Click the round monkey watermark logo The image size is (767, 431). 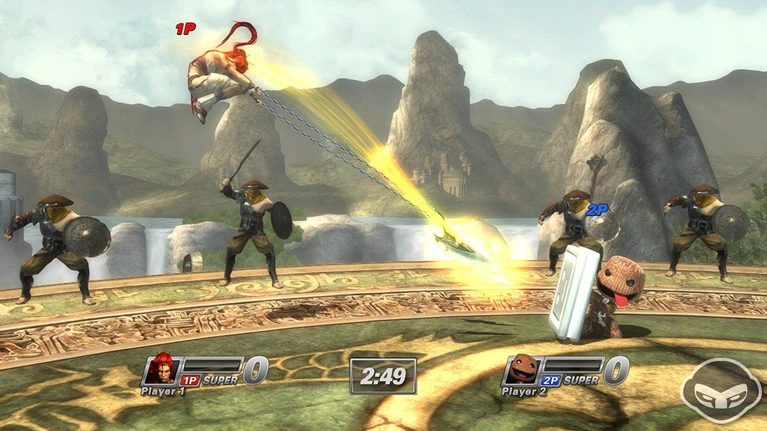[720, 390]
